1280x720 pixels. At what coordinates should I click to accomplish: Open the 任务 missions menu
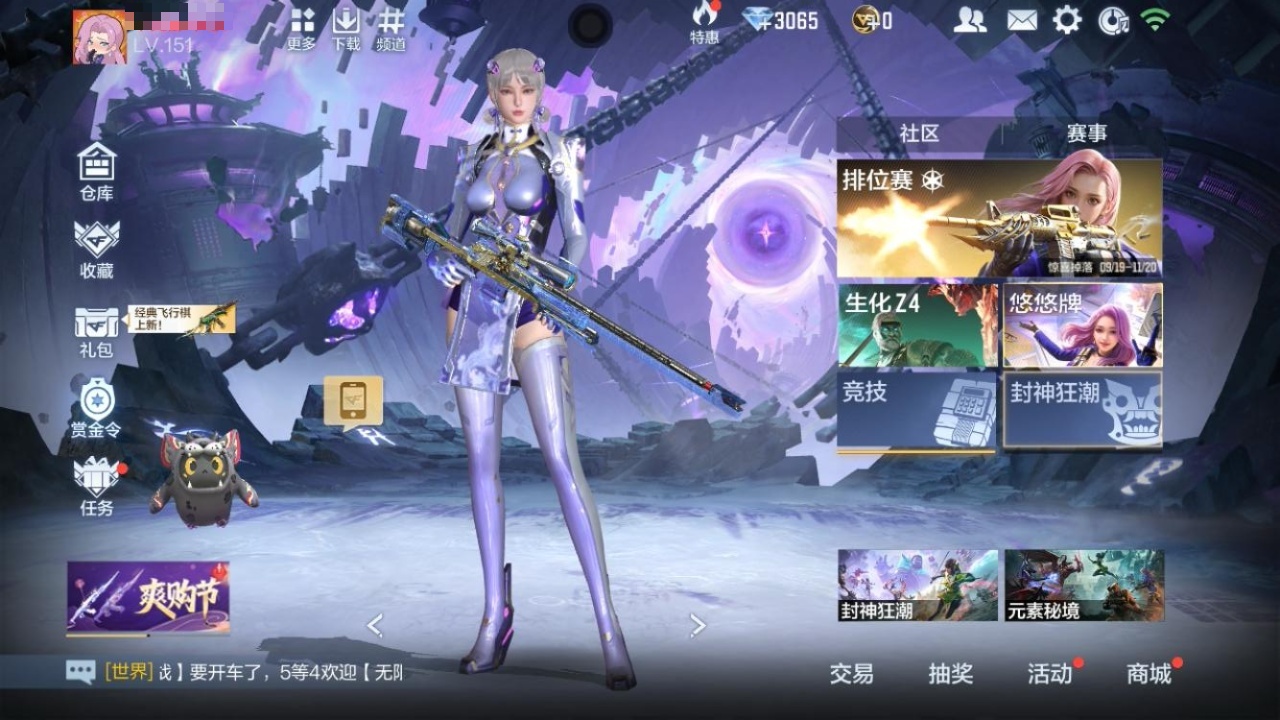pyautogui.click(x=97, y=486)
